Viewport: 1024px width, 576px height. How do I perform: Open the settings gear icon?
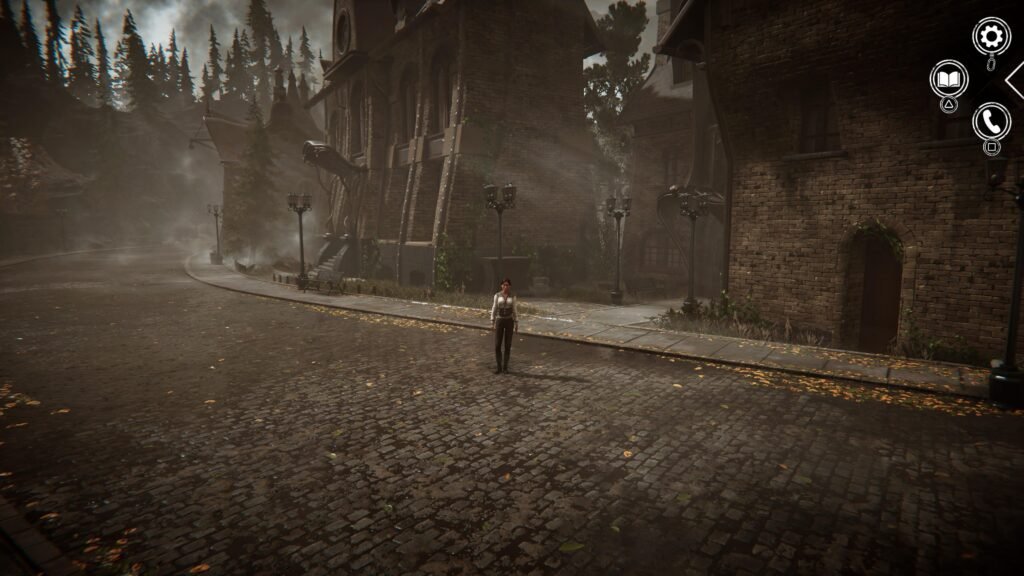coord(991,37)
